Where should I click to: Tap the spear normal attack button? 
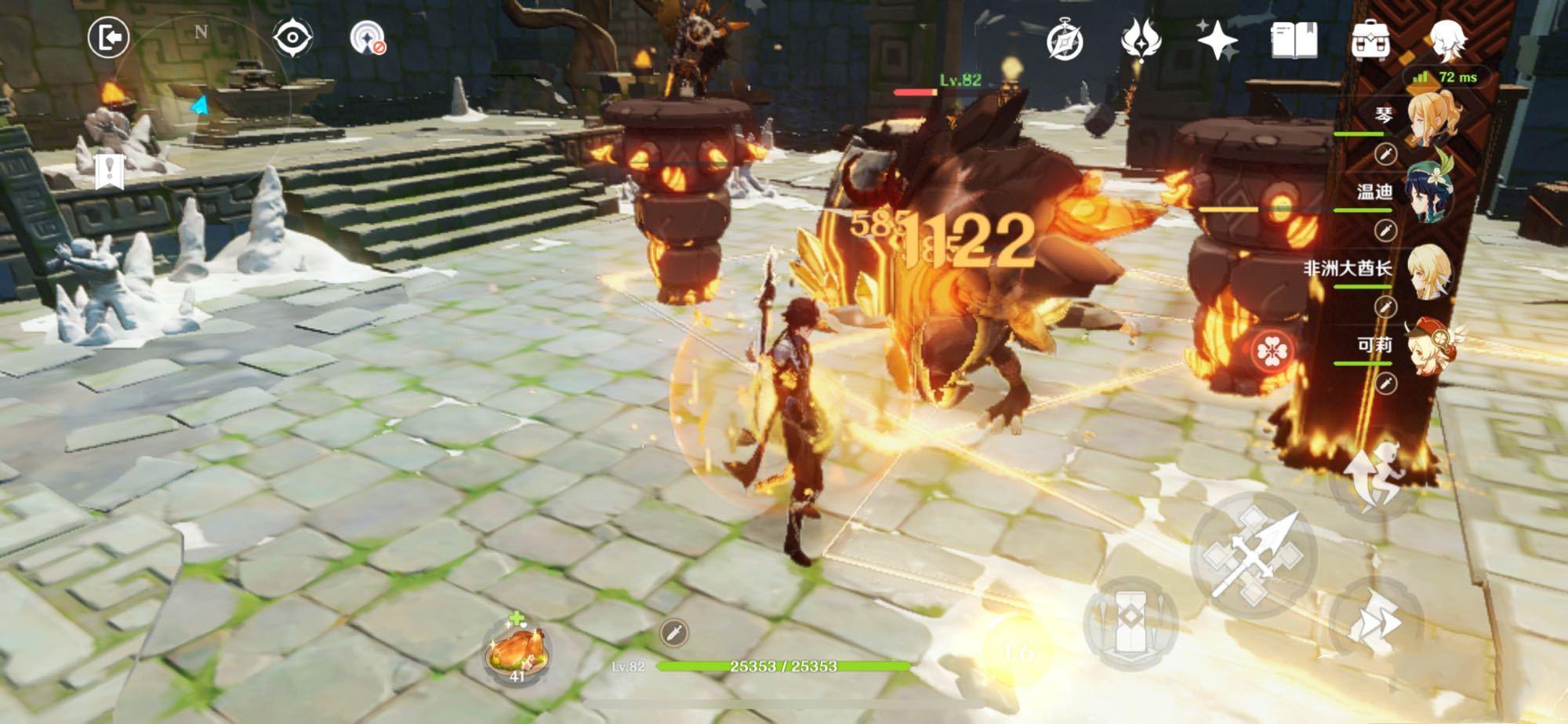1253,555
